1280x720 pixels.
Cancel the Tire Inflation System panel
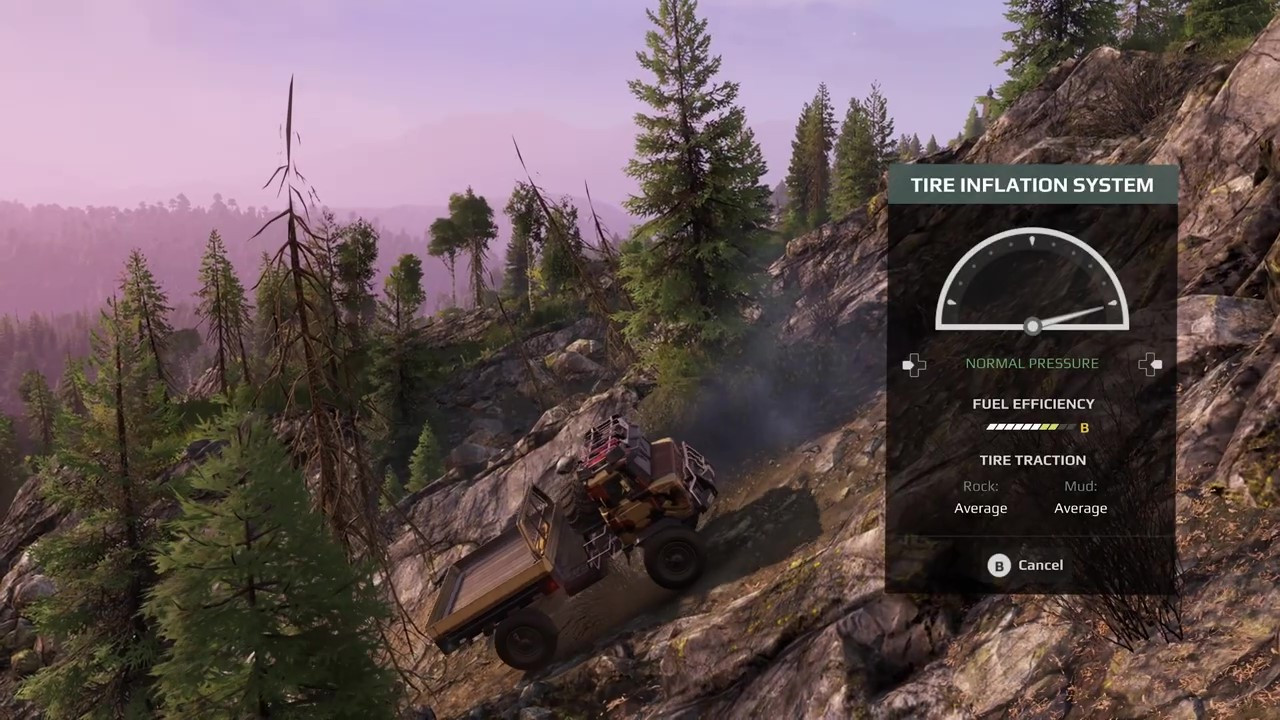(x=1027, y=565)
